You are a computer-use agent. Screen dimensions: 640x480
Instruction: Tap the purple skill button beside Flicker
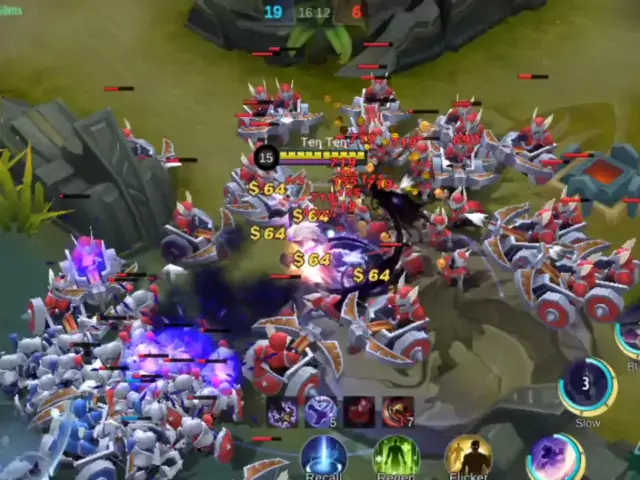[x=555, y=458]
